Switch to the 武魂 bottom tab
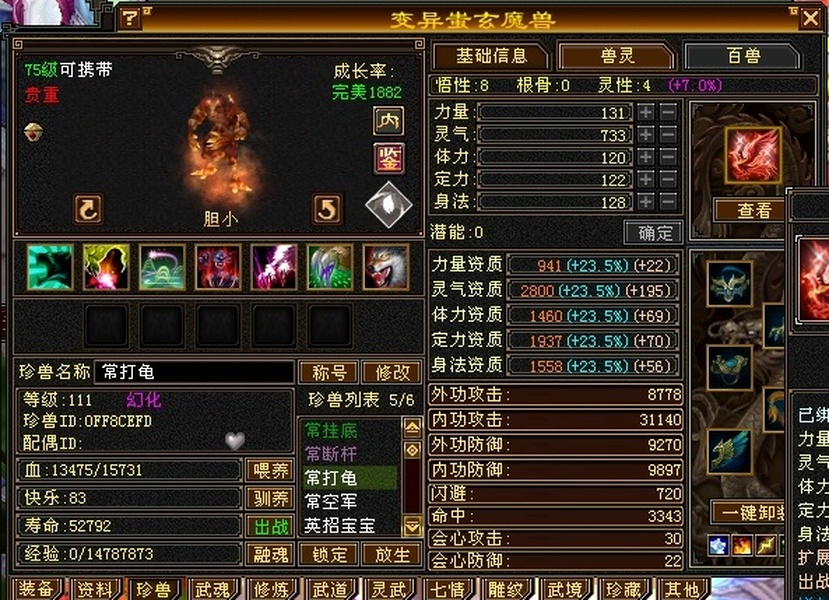This screenshot has width=829, height=600. pyautogui.click(x=213, y=590)
